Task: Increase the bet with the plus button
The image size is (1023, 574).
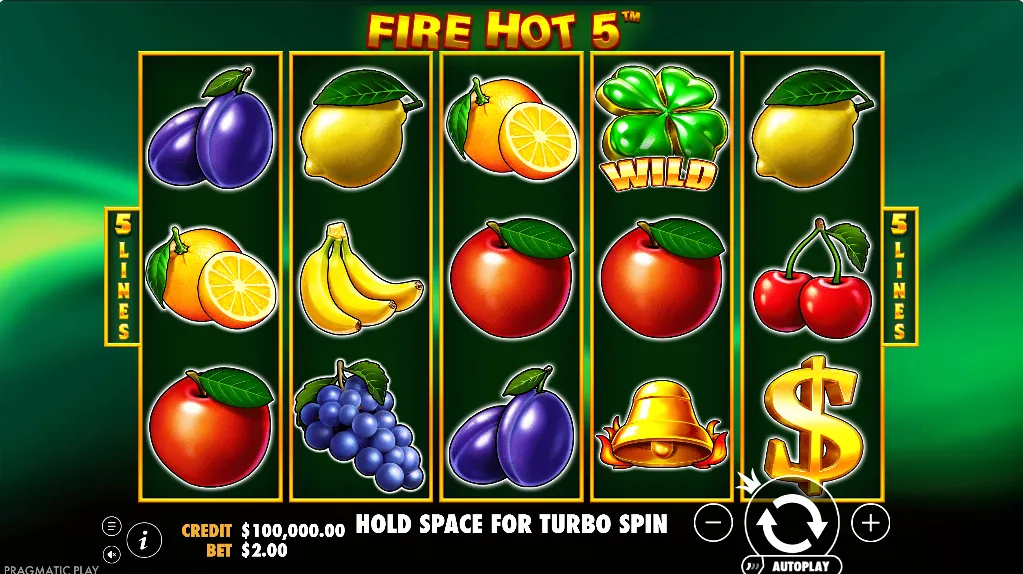Action: tap(870, 522)
